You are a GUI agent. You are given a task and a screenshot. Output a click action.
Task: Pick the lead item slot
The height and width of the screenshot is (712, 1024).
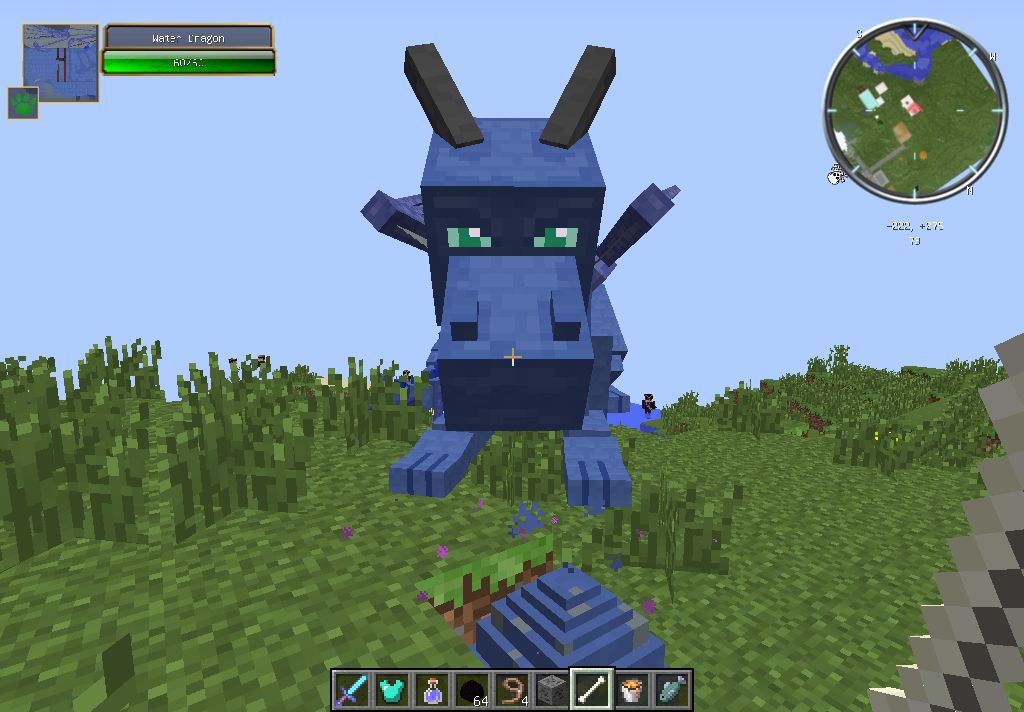pos(511,690)
